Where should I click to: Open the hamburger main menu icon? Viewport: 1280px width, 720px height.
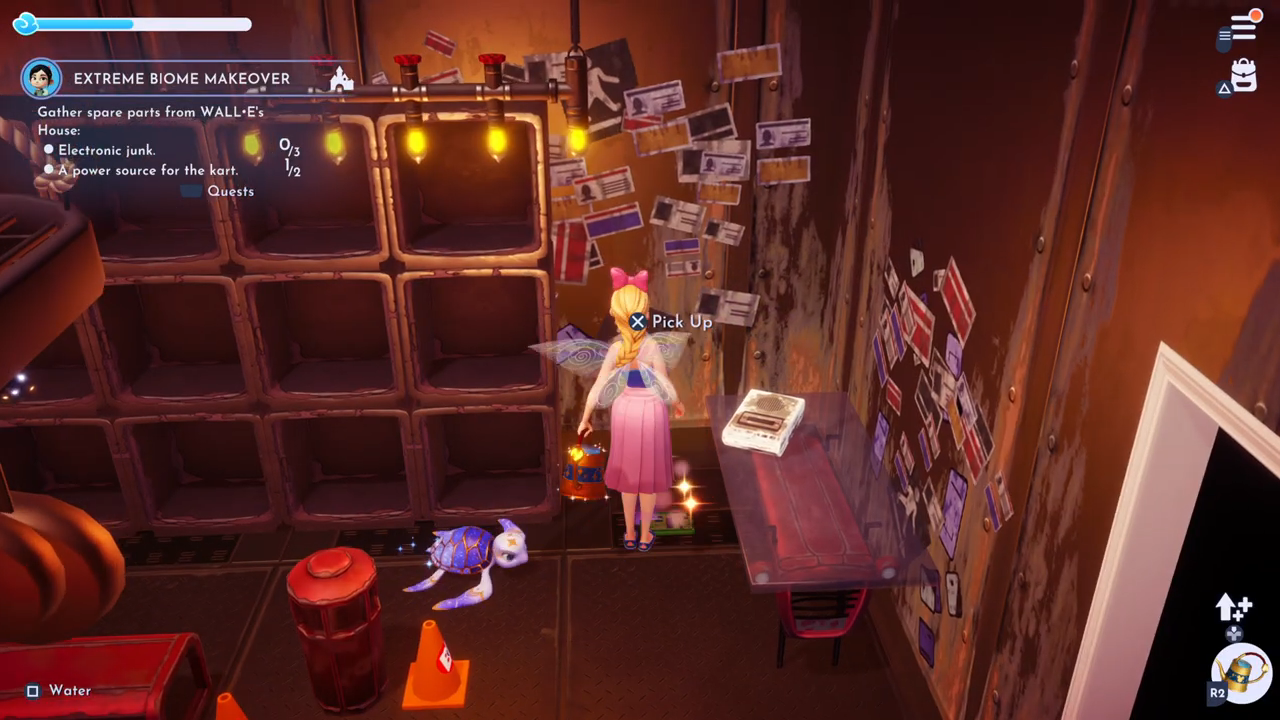coord(1243,27)
